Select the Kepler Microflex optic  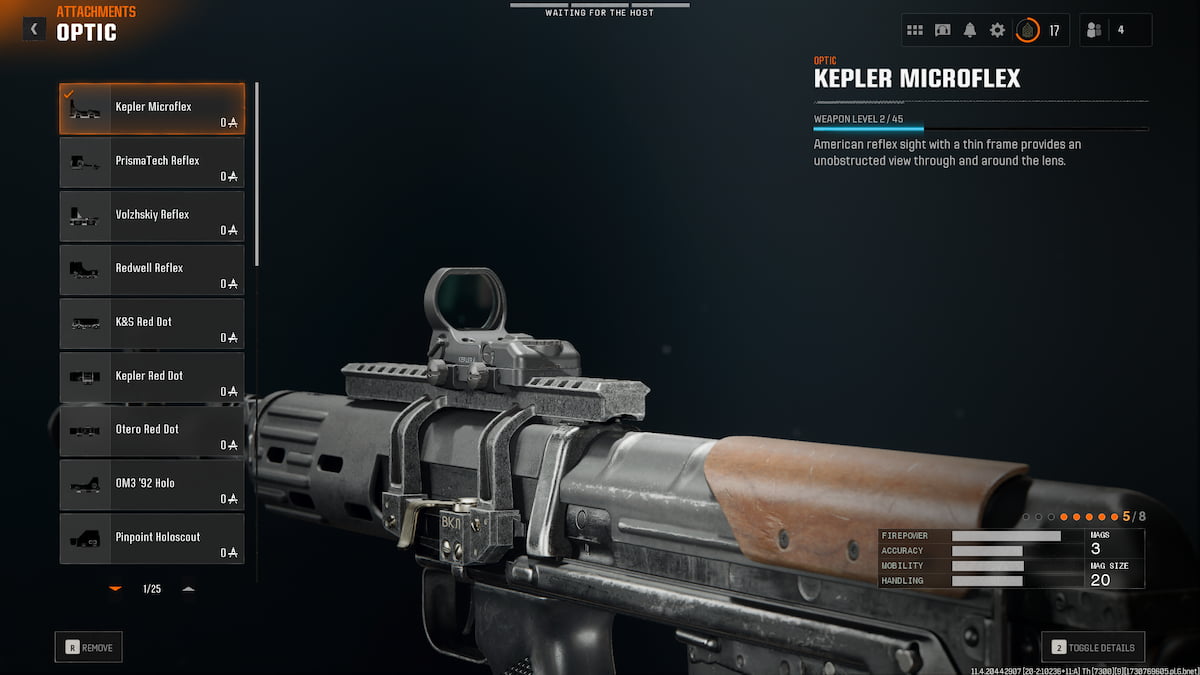coord(152,109)
